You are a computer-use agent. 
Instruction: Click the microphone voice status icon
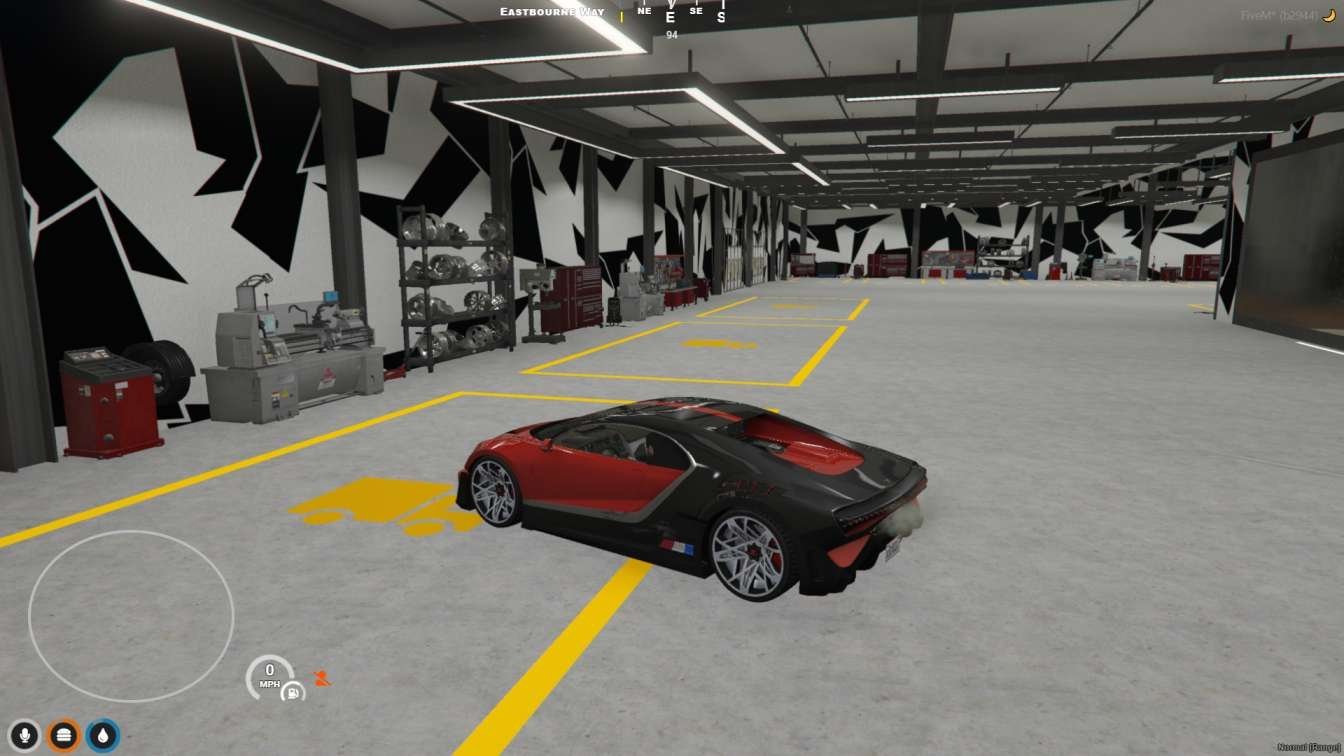coord(25,736)
